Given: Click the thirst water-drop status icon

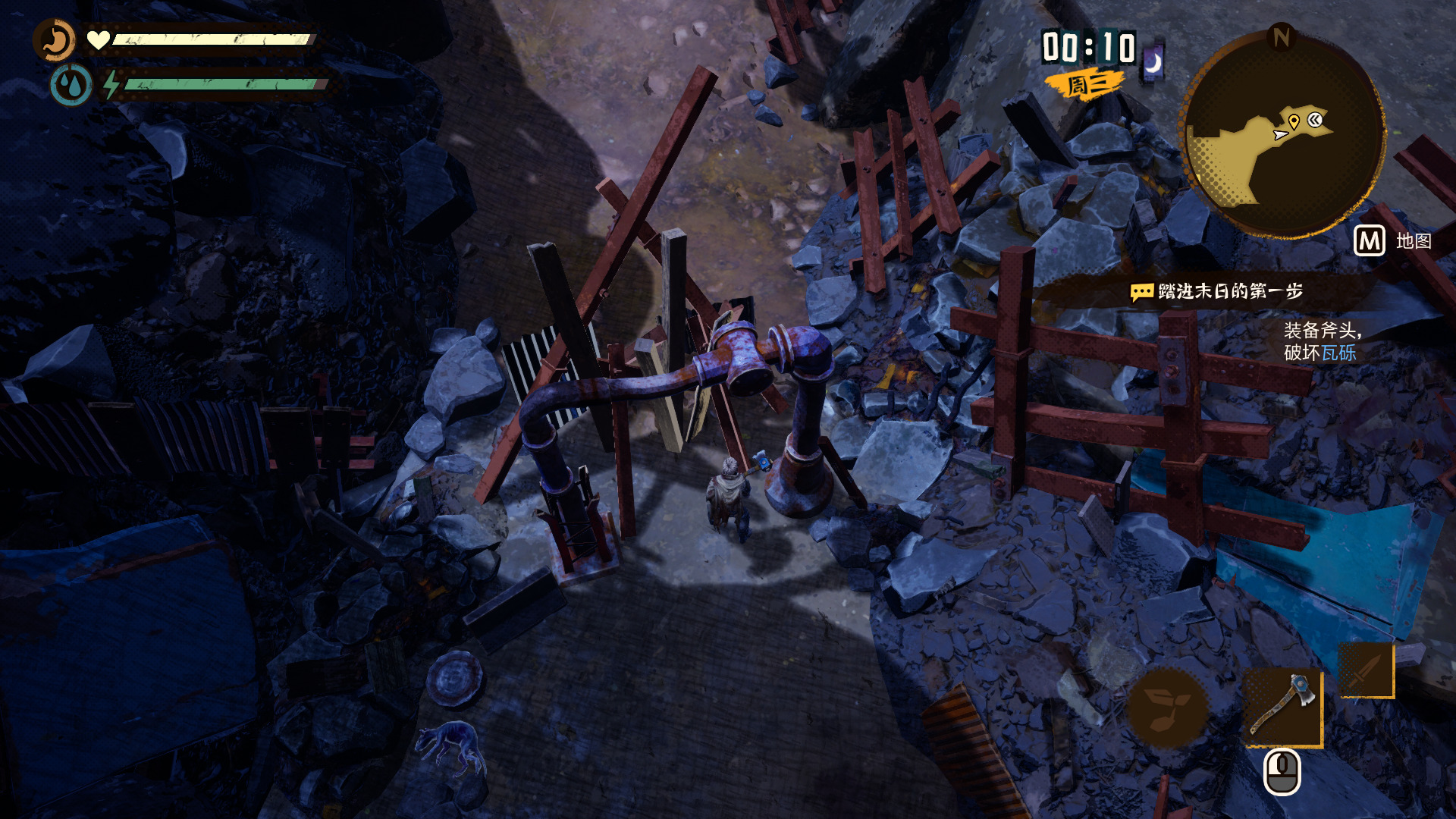Looking at the screenshot, I should pyautogui.click(x=71, y=84).
